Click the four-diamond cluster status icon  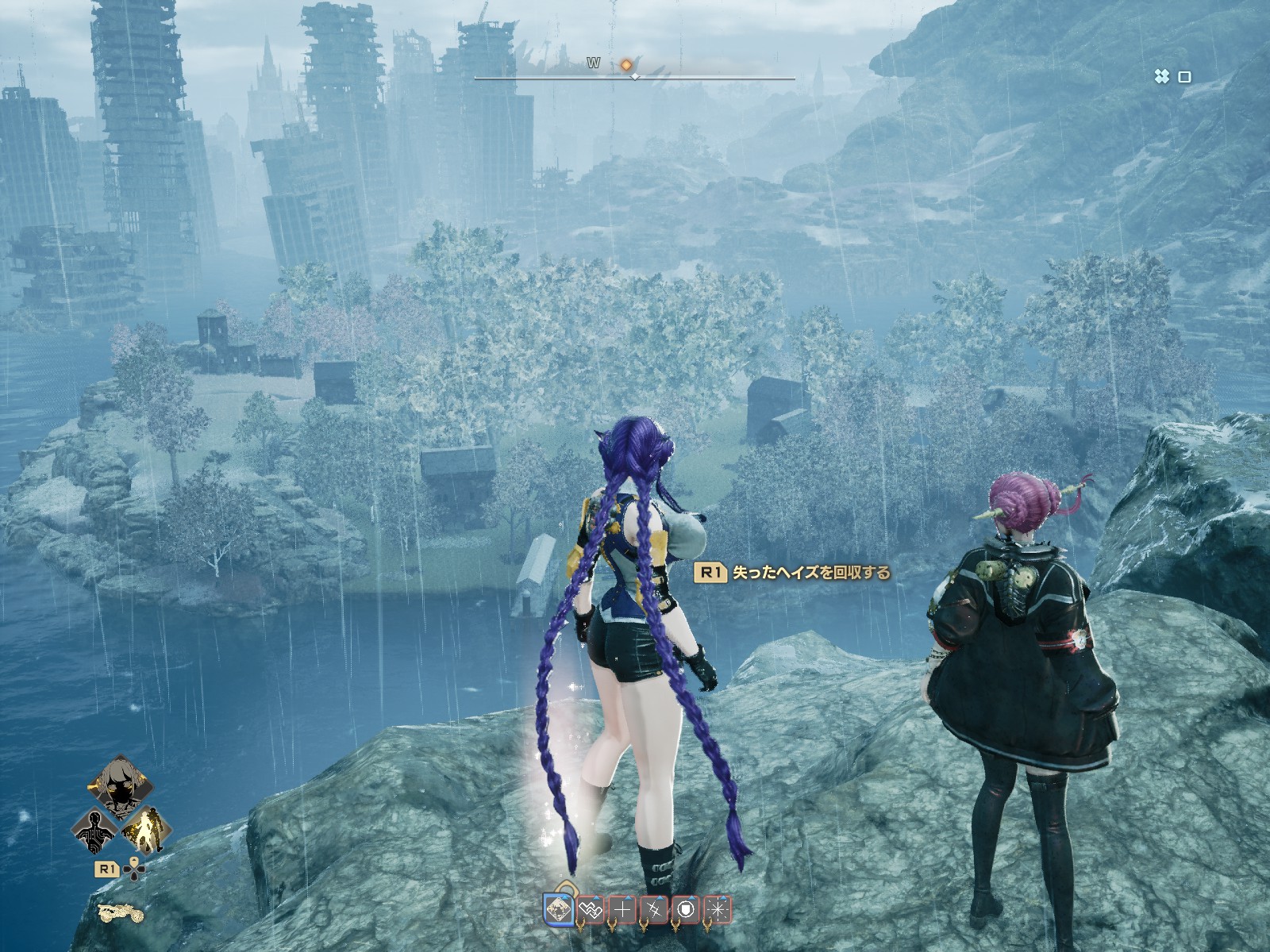[x=1161, y=77]
